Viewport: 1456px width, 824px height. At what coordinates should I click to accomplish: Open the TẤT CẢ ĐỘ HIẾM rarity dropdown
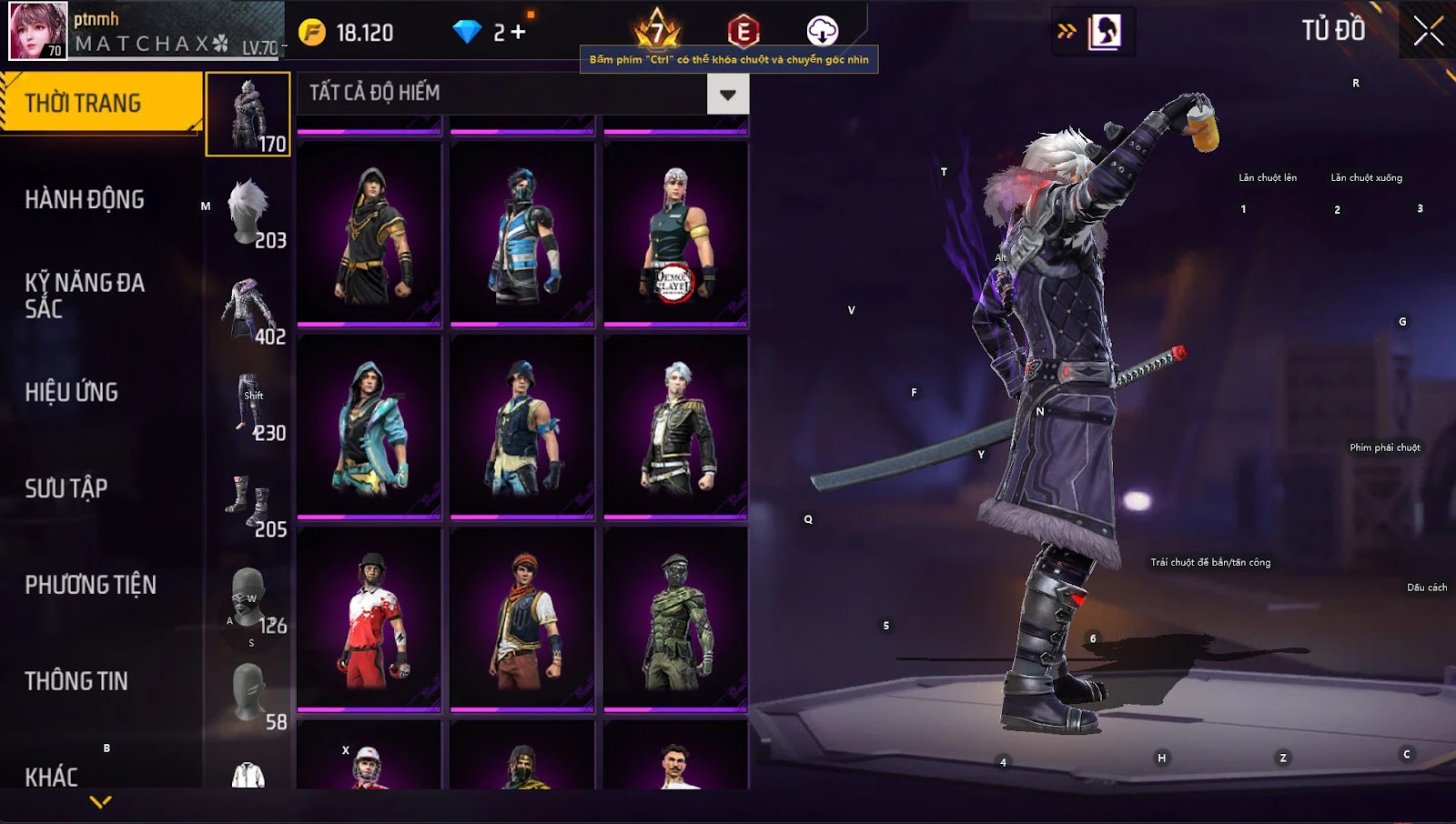[x=727, y=94]
